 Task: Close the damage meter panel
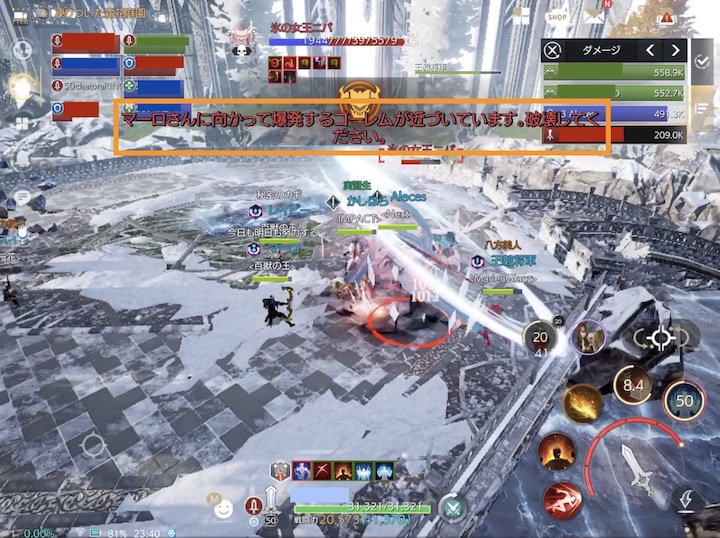pos(553,50)
